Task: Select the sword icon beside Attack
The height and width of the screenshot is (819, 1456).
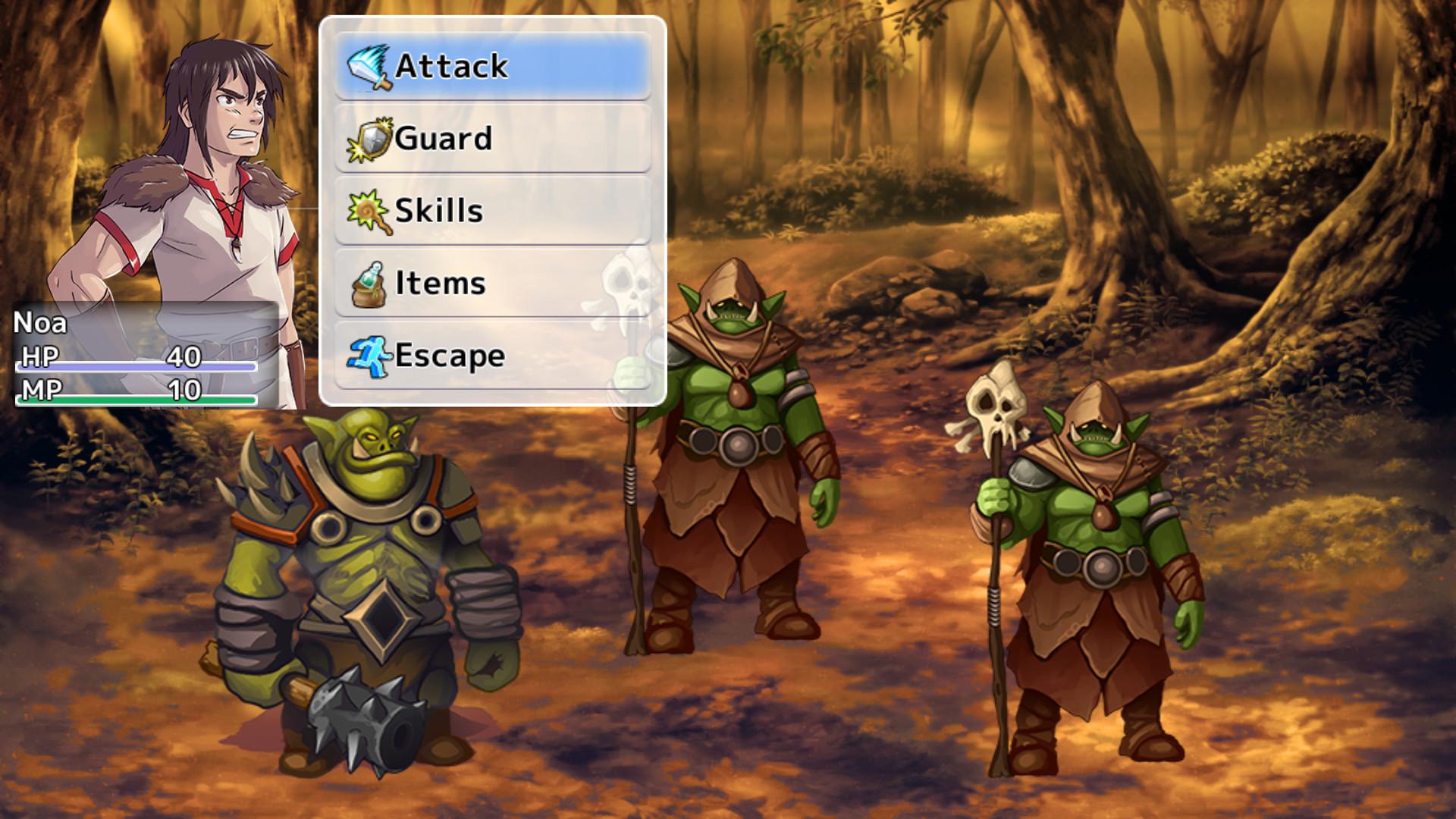Action: 368,67
